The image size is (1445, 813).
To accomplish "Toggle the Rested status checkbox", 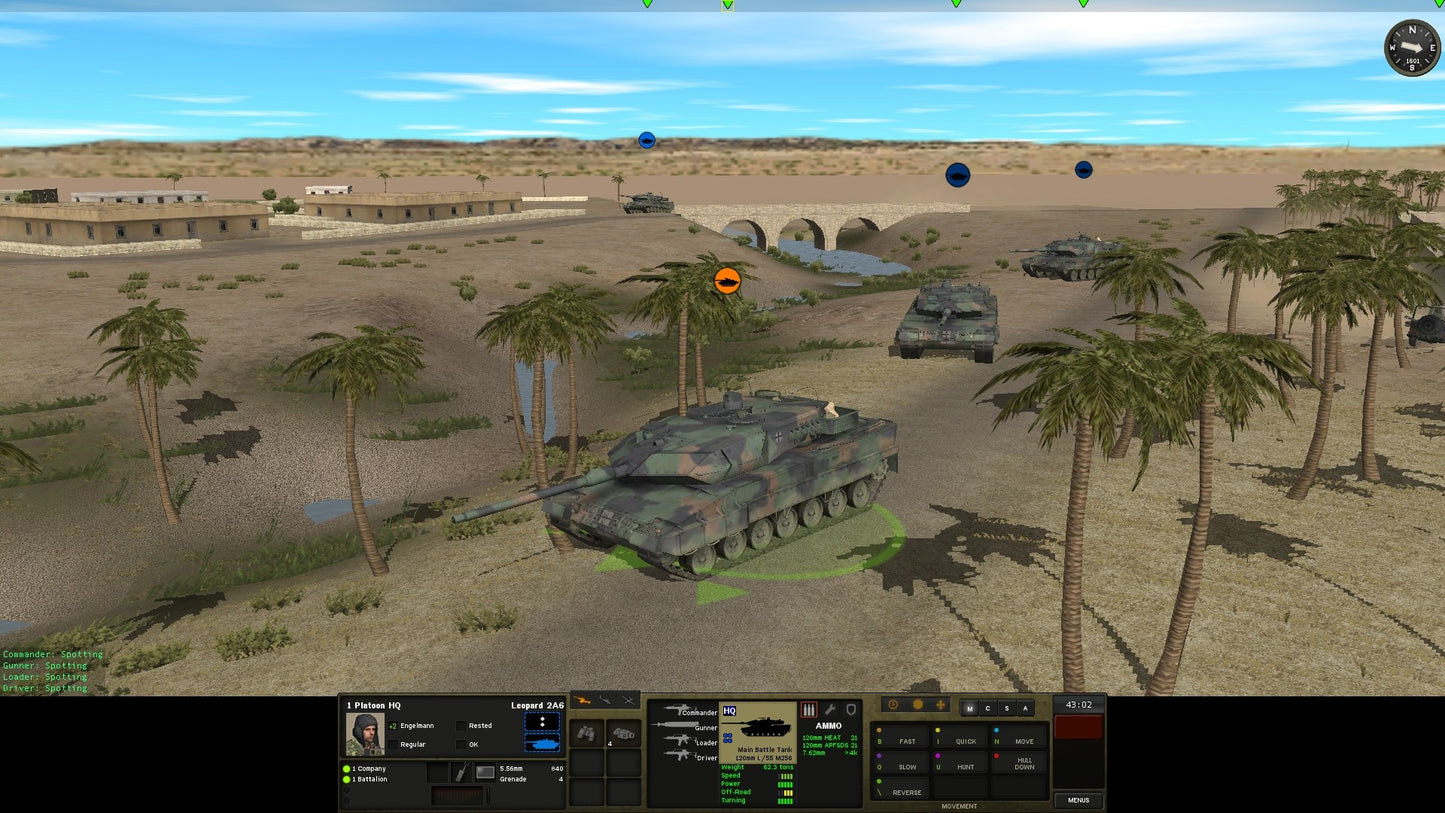I will (x=461, y=725).
